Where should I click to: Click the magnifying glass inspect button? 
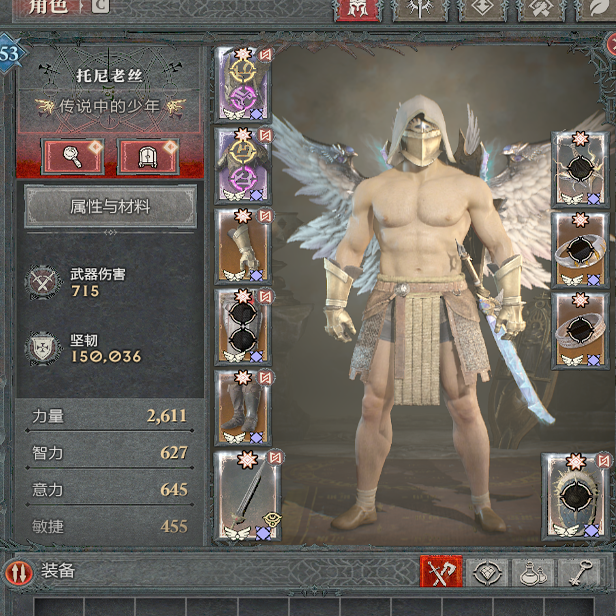coord(73,156)
